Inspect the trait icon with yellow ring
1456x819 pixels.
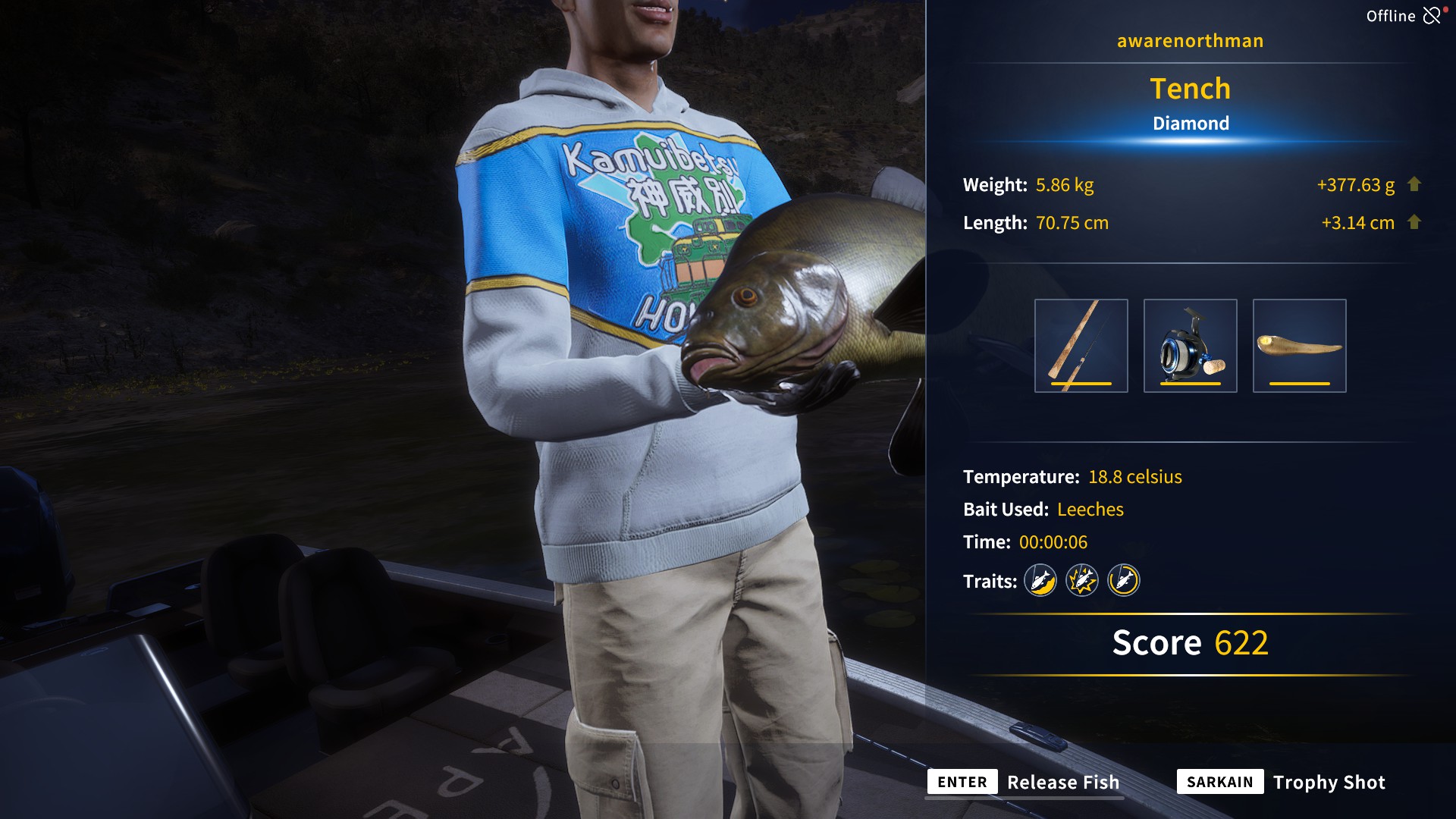coord(1124,581)
